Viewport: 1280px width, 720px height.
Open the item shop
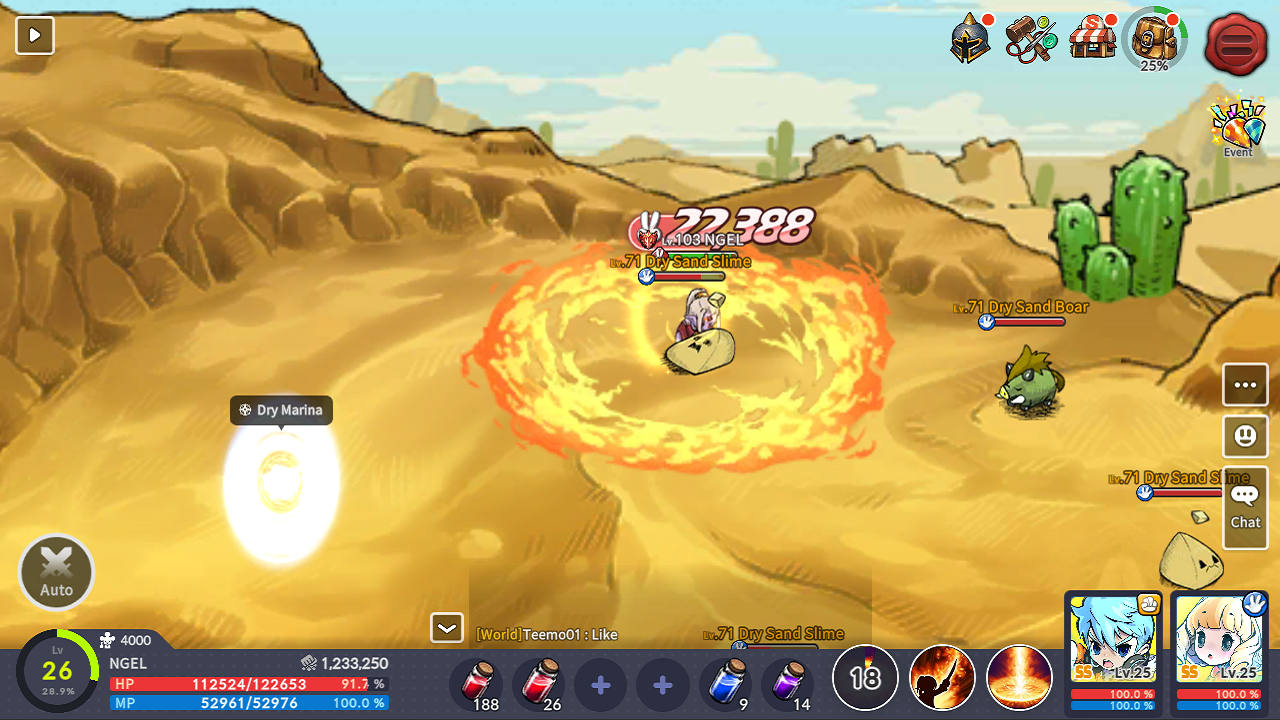point(1093,38)
